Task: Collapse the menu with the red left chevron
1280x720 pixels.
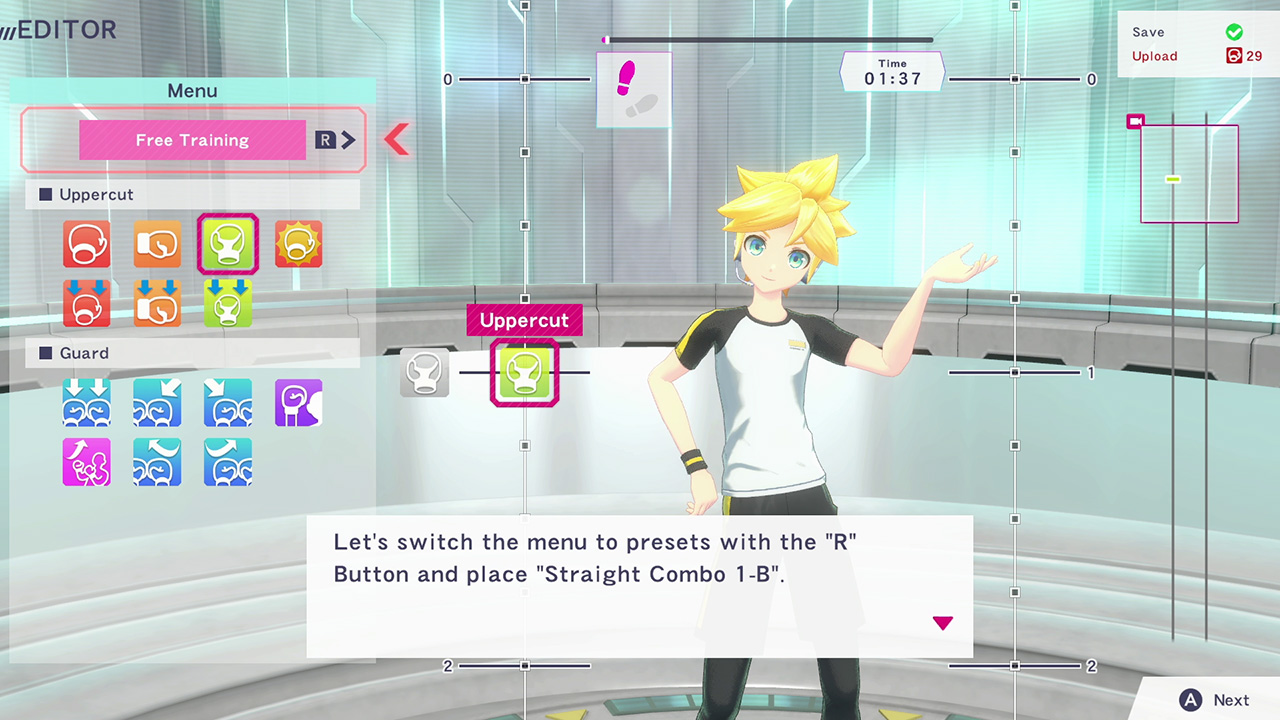Action: point(397,139)
